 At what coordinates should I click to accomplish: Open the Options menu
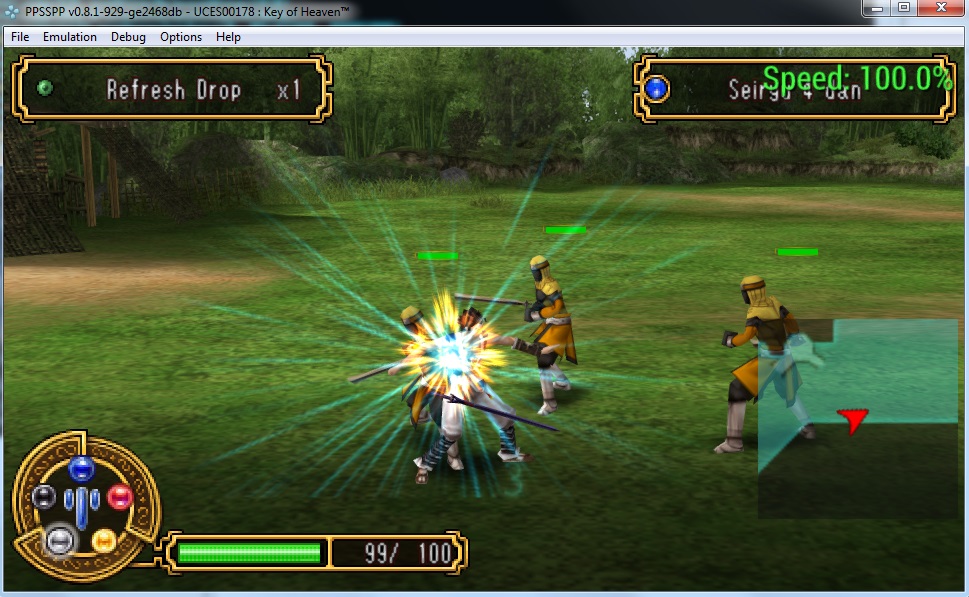181,37
